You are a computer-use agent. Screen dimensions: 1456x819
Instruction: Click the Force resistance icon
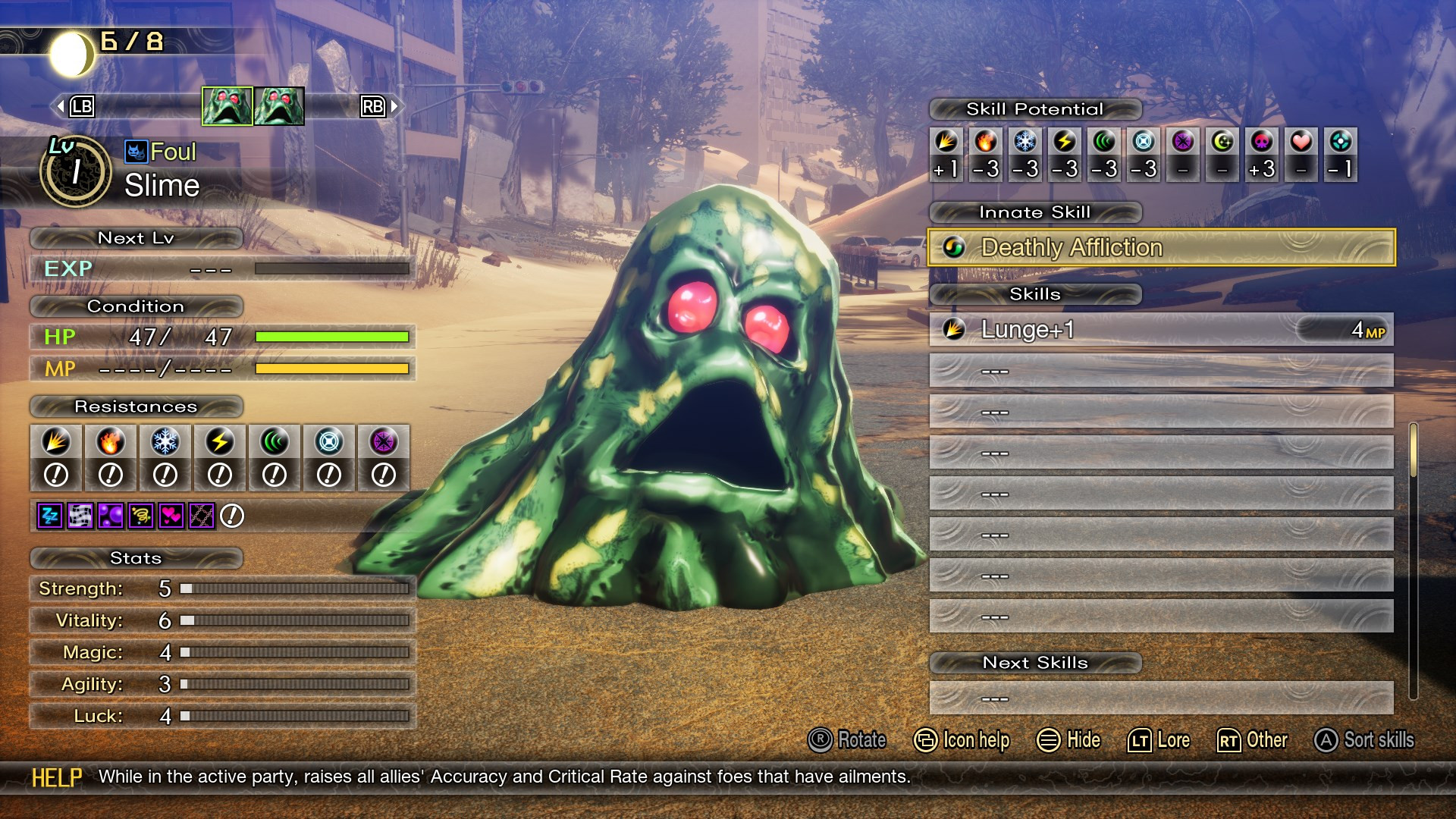coord(273,441)
